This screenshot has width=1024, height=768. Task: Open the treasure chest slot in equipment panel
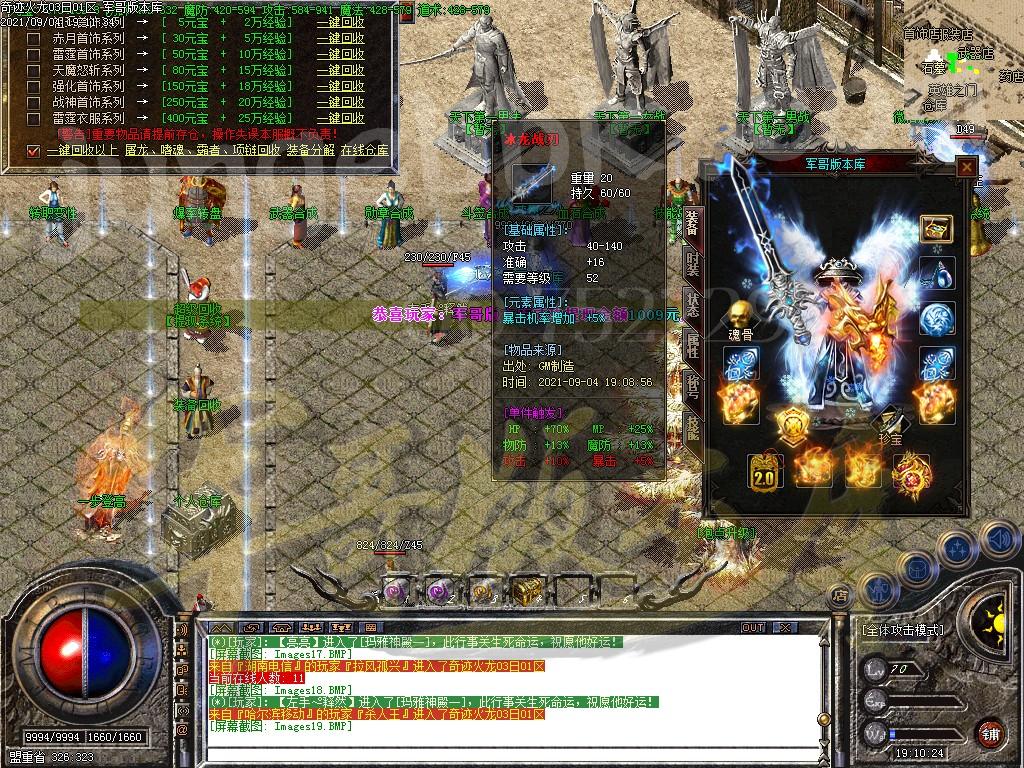pos(936,228)
